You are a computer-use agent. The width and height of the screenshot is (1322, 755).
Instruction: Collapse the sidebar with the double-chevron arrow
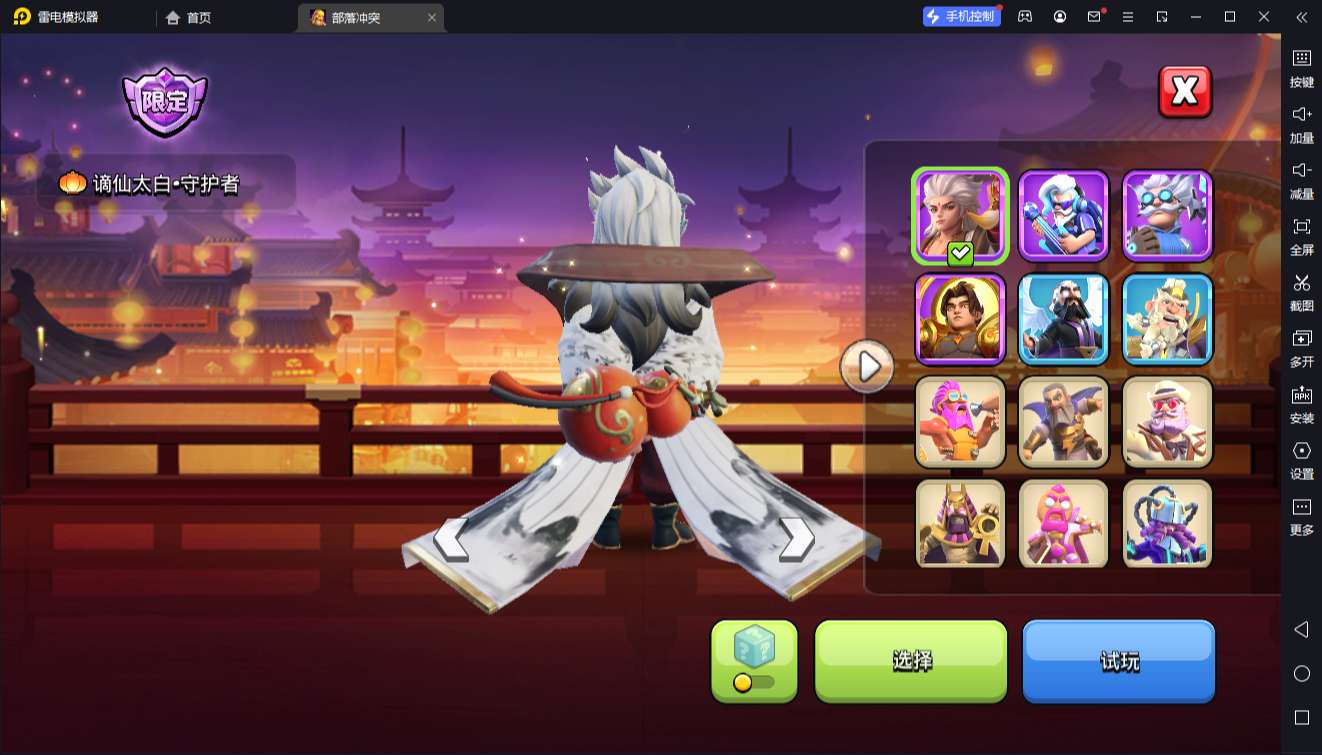[1301, 17]
